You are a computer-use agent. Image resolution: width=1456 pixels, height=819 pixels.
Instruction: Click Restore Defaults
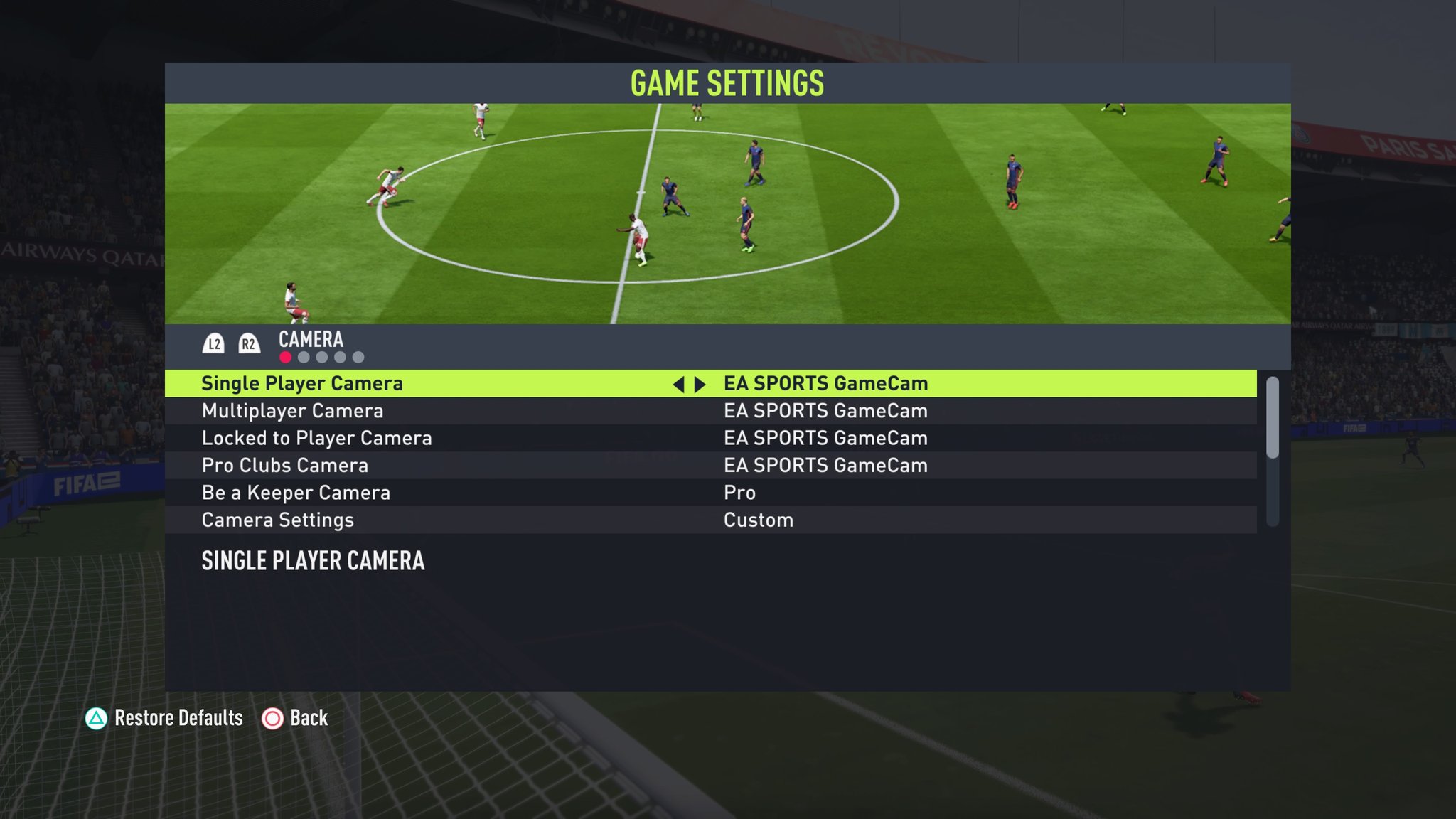coord(179,719)
